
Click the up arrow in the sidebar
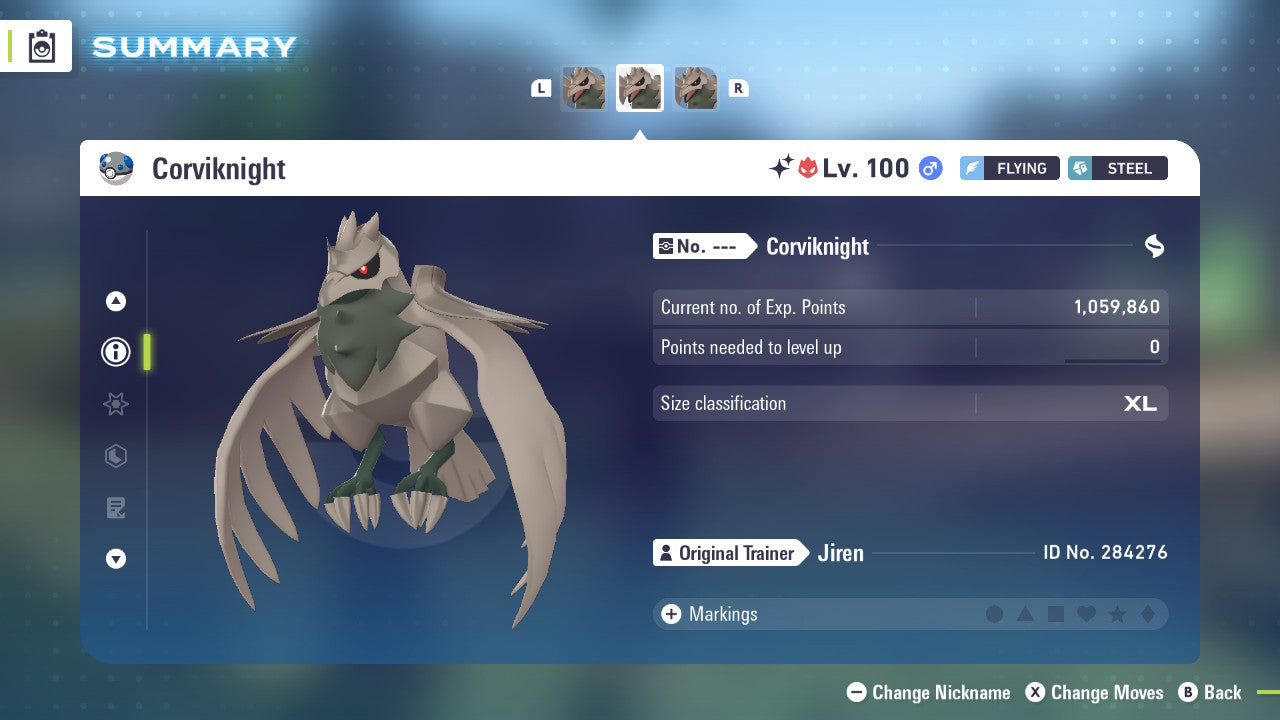coord(115,301)
